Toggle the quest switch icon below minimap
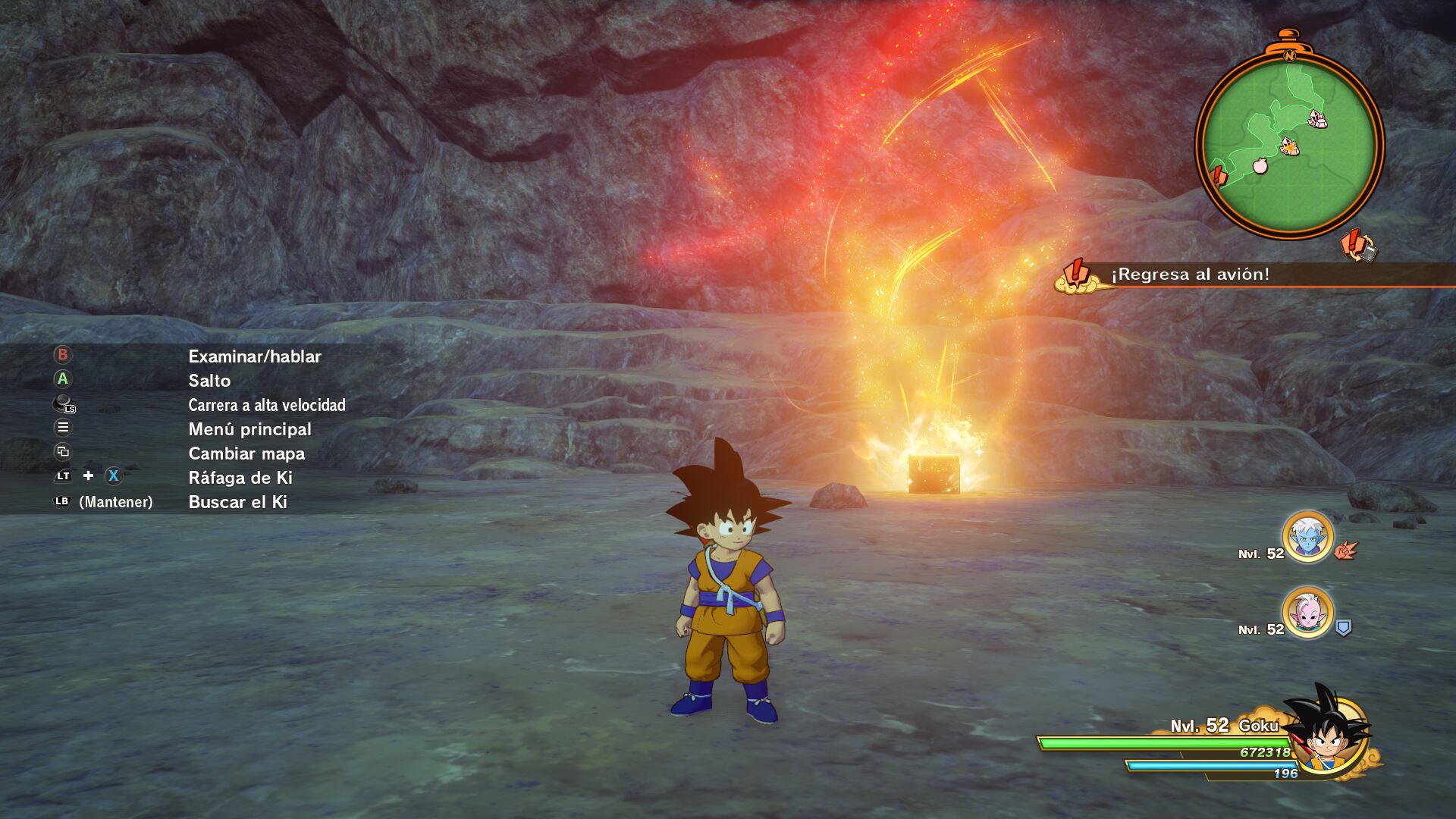The width and height of the screenshot is (1456, 819). [x=1357, y=246]
